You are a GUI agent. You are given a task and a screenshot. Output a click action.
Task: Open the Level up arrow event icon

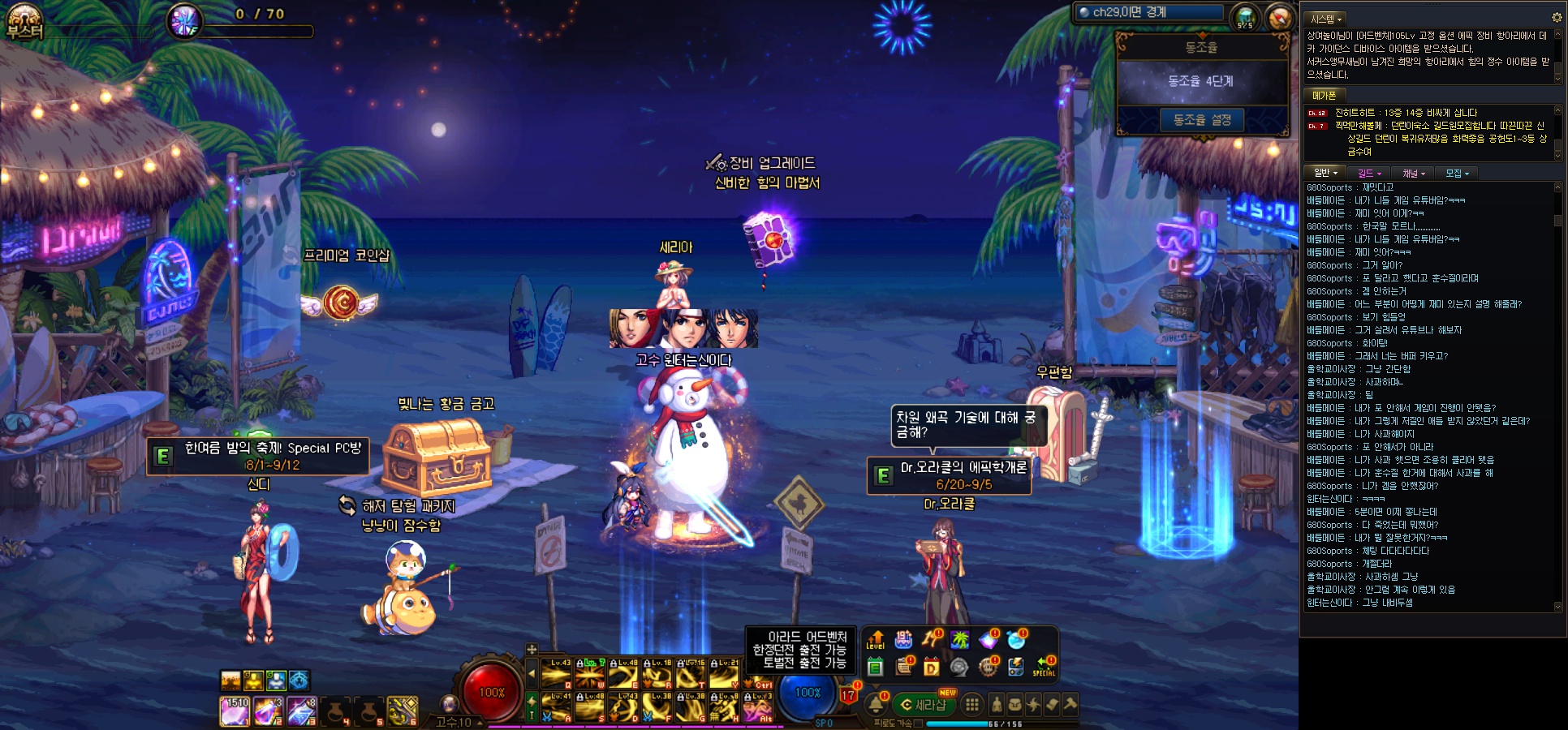(875, 641)
